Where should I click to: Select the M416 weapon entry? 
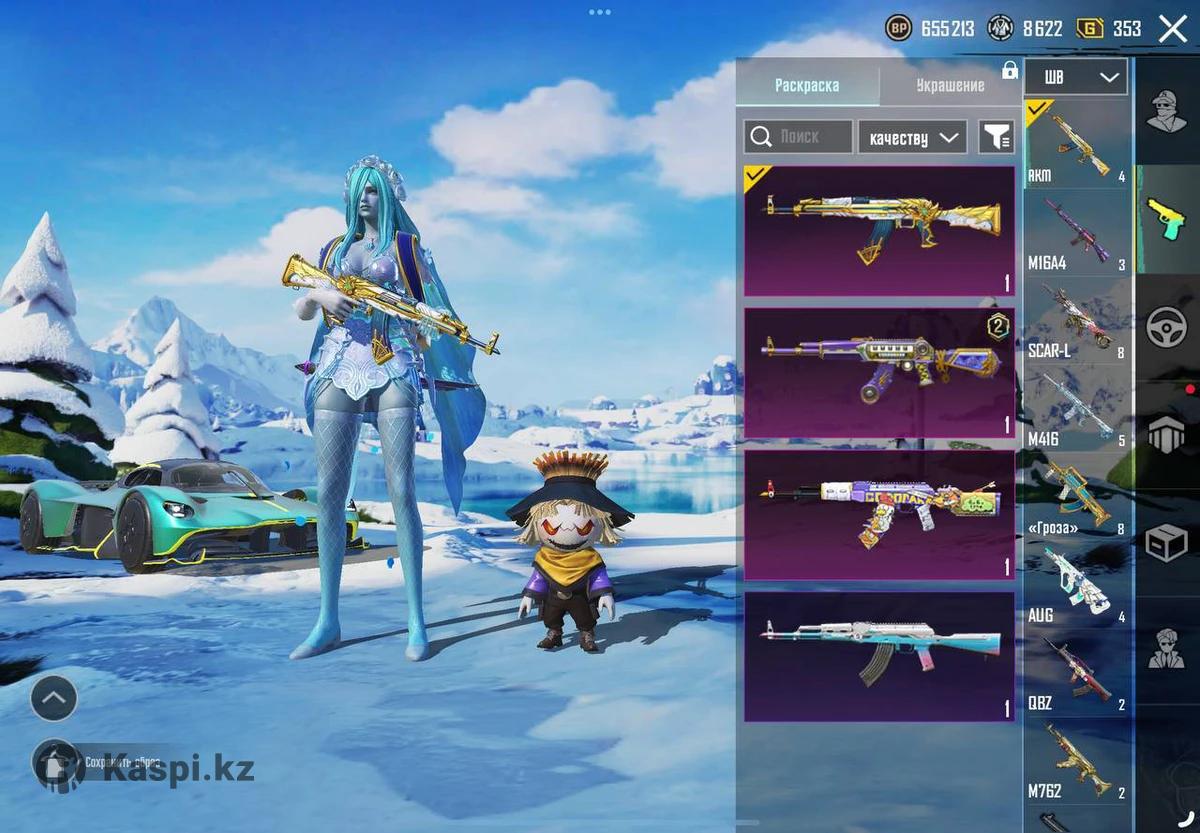point(1077,410)
